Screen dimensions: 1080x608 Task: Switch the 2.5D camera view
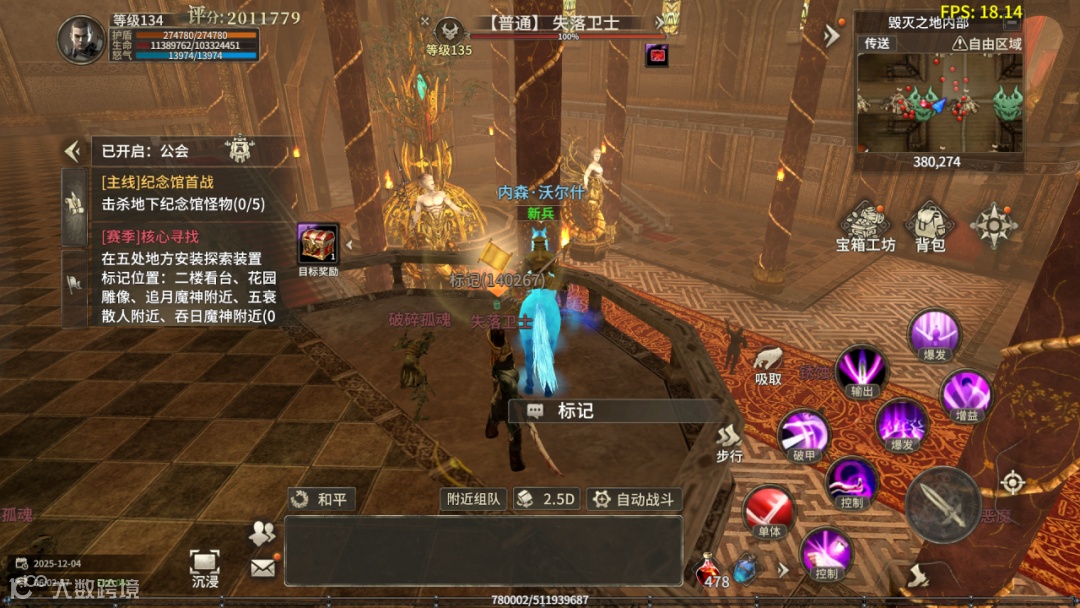click(547, 499)
